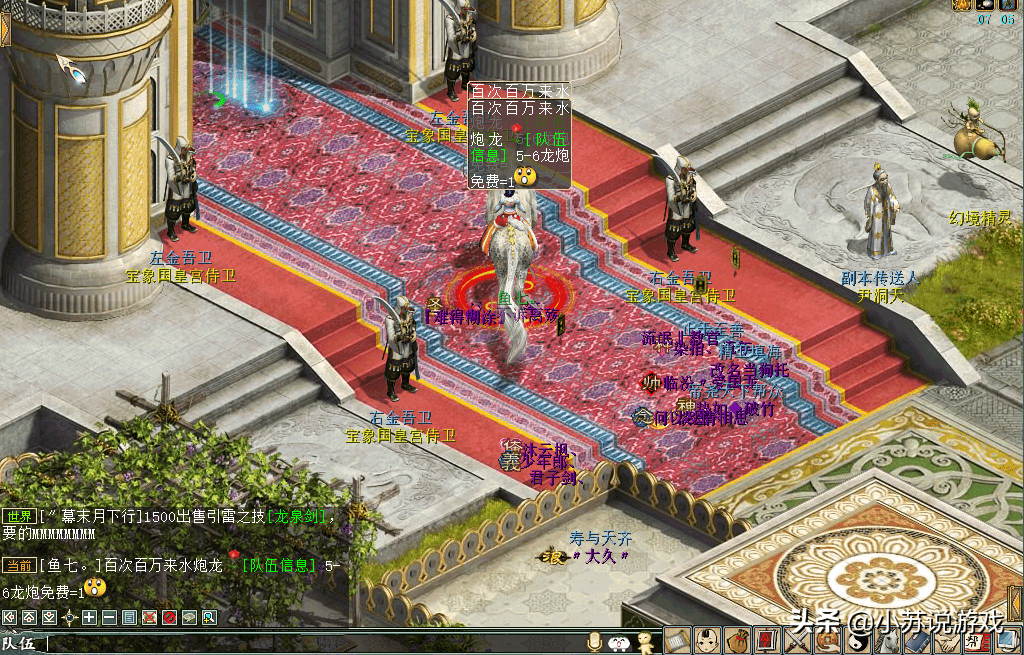Open the bag pouch inventory
Viewport: 1024px width, 655px height.
[x=738, y=640]
